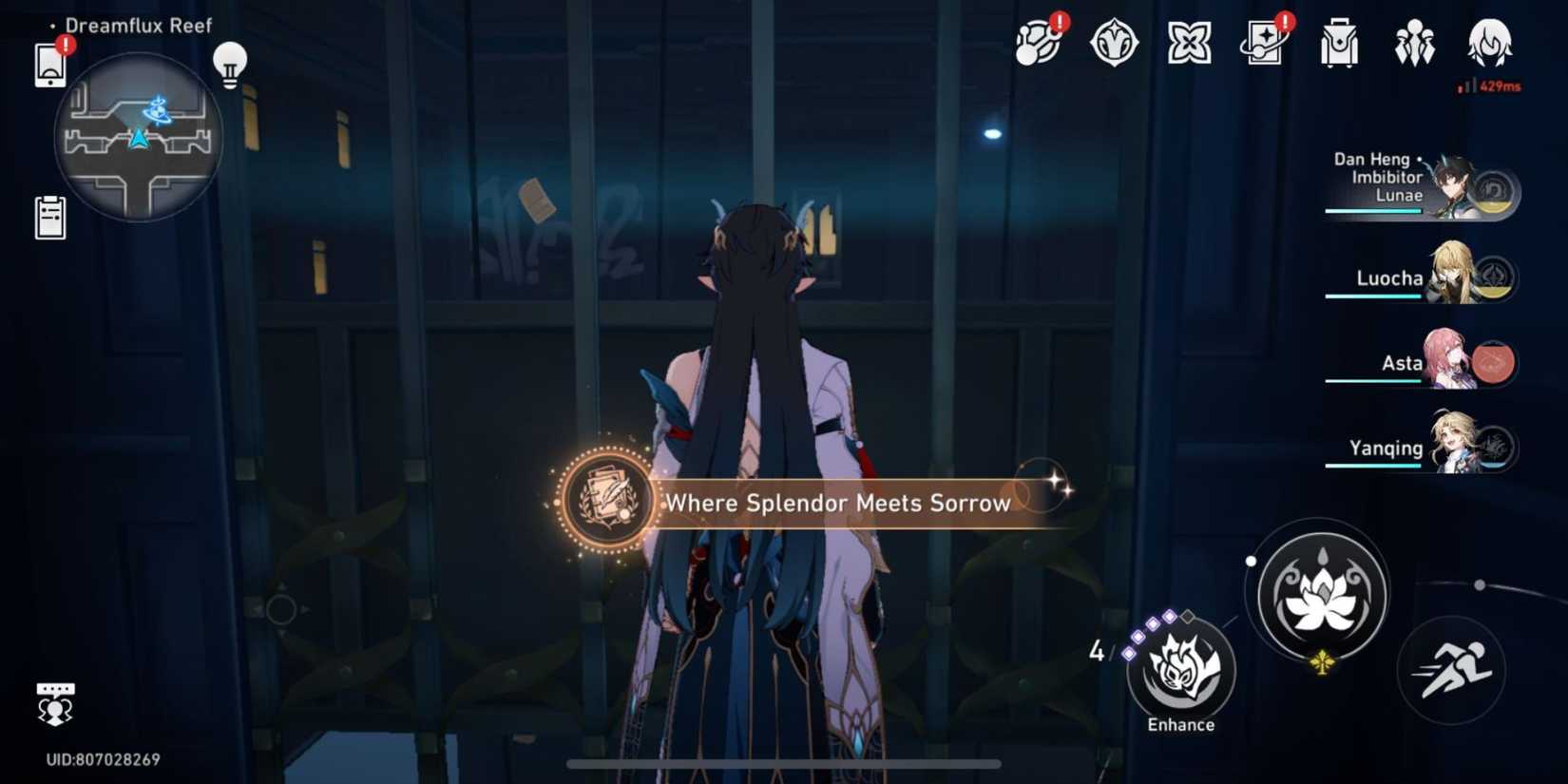1568x784 pixels.
Task: Open the phone icon with red alert
Action: click(x=49, y=59)
